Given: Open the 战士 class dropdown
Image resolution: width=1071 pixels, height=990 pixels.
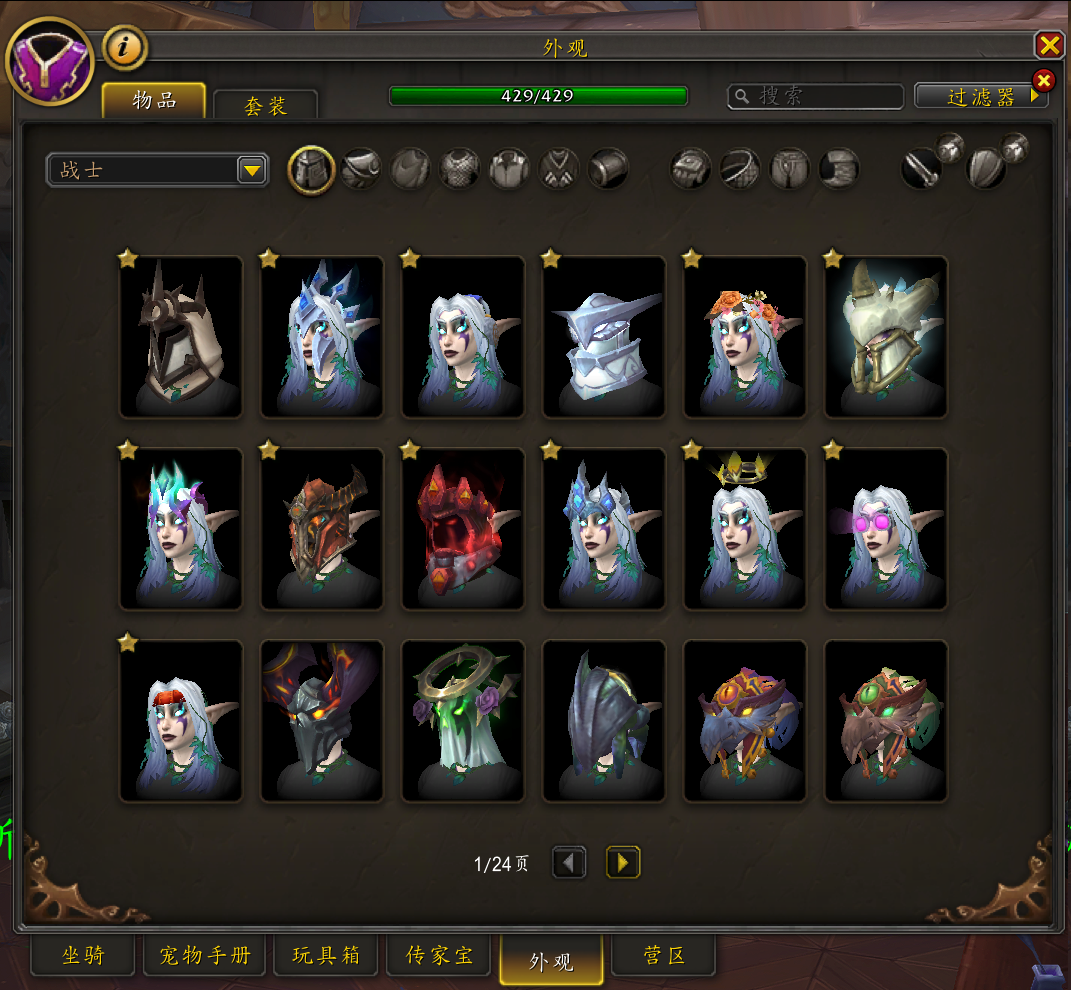Looking at the screenshot, I should click(157, 170).
